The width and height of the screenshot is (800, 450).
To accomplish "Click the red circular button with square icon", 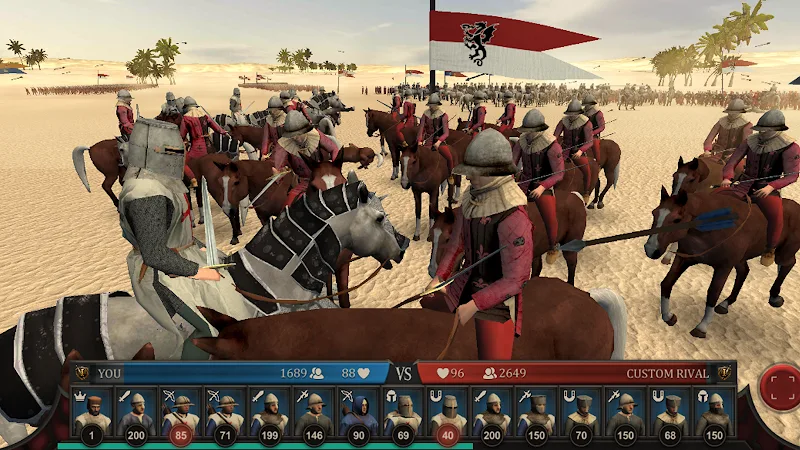I will click(x=779, y=387).
